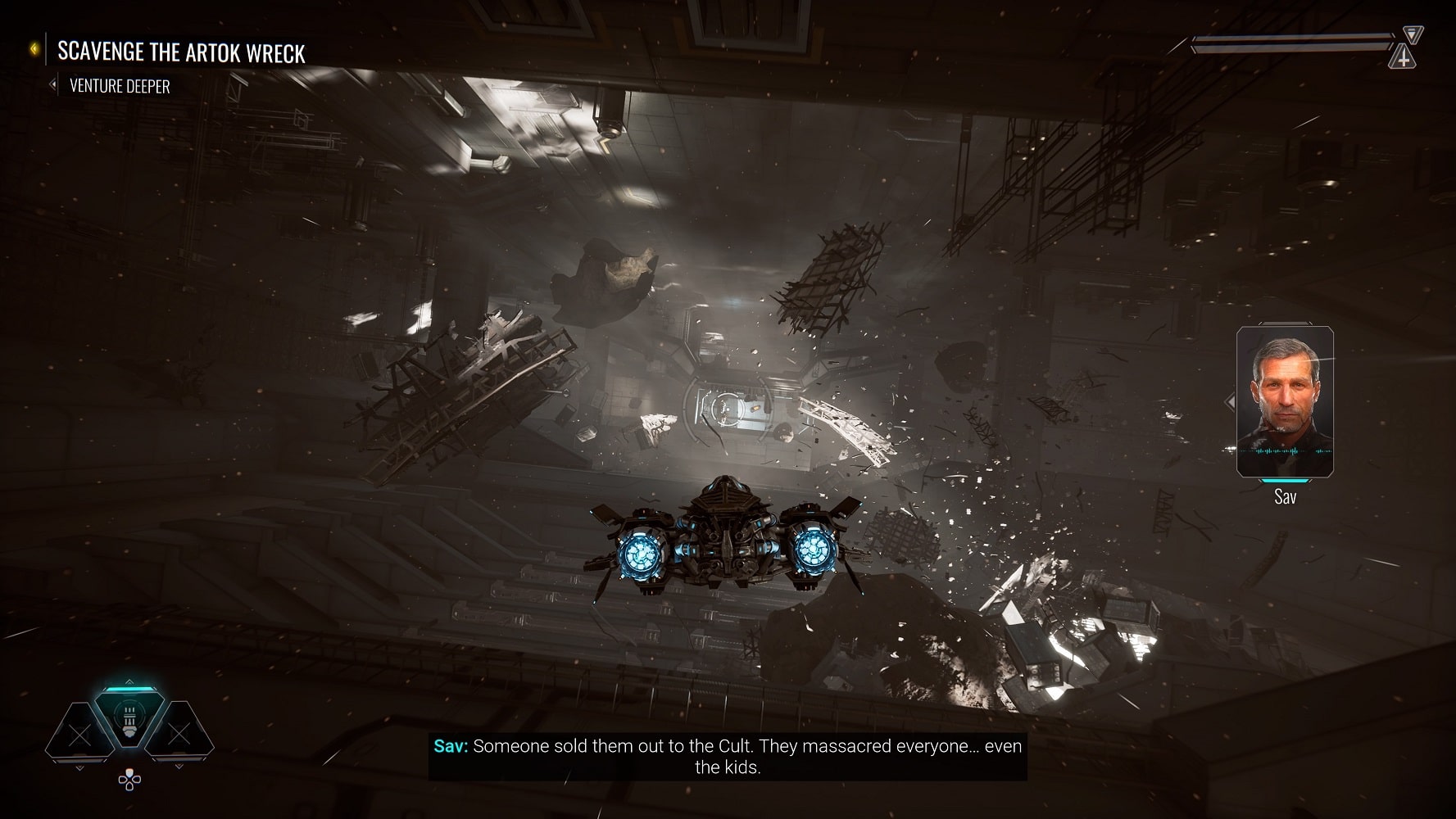Screen dimensions: 1456x819
Task: Activate the highlighted center device slot
Action: tap(129, 717)
